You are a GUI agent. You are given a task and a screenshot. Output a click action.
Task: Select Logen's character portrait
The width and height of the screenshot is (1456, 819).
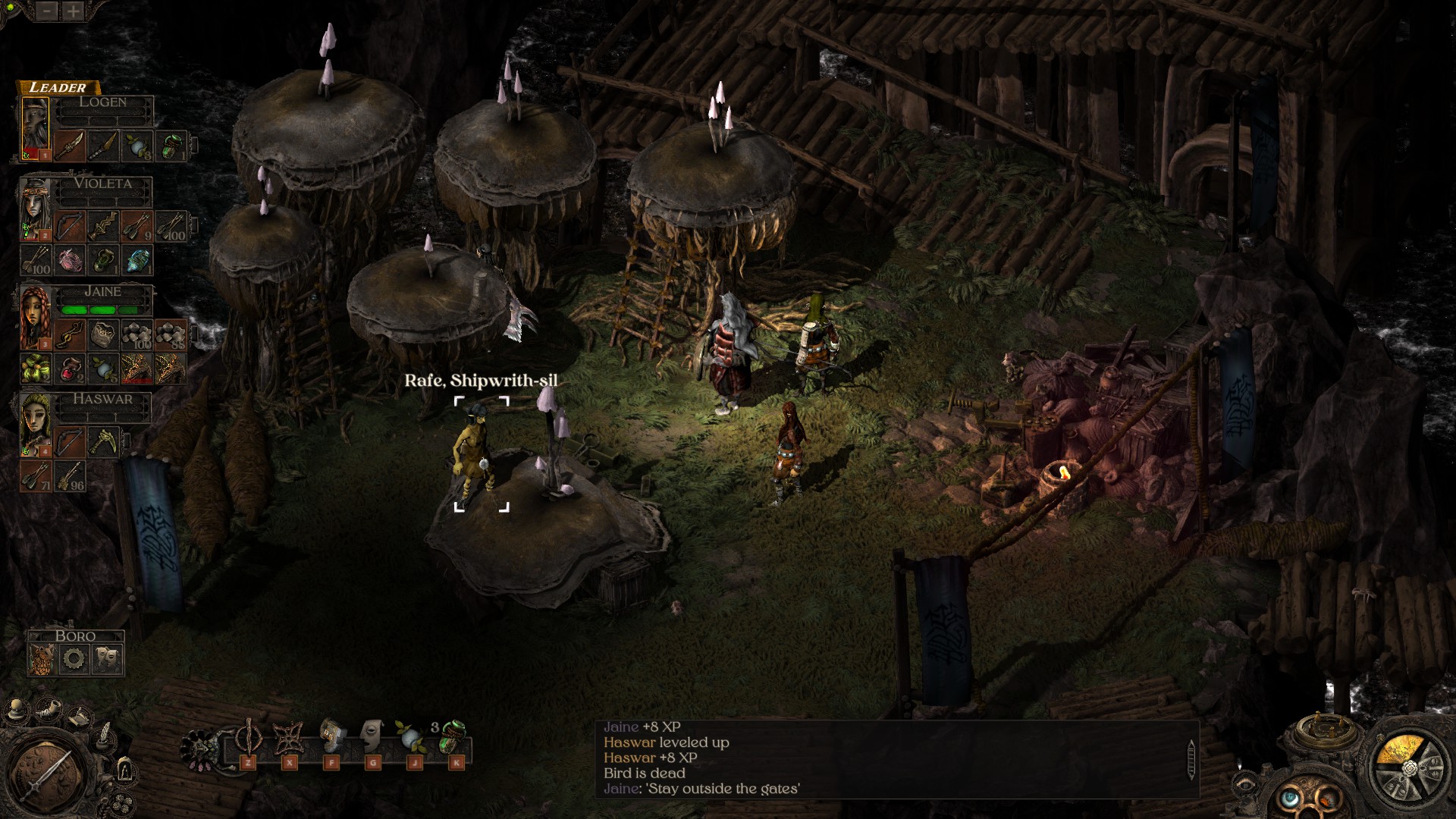pos(35,126)
